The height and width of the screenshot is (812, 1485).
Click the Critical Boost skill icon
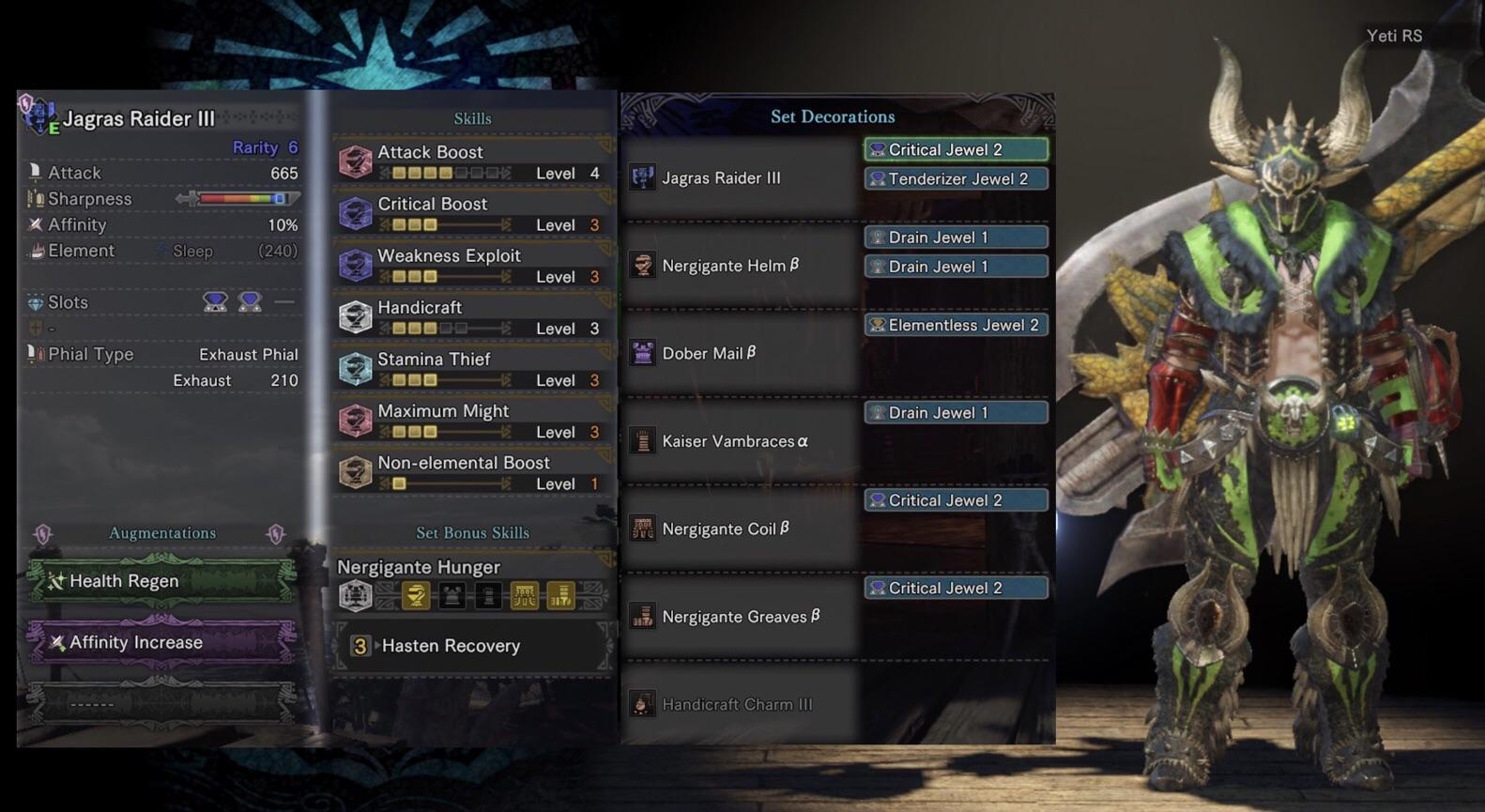355,213
